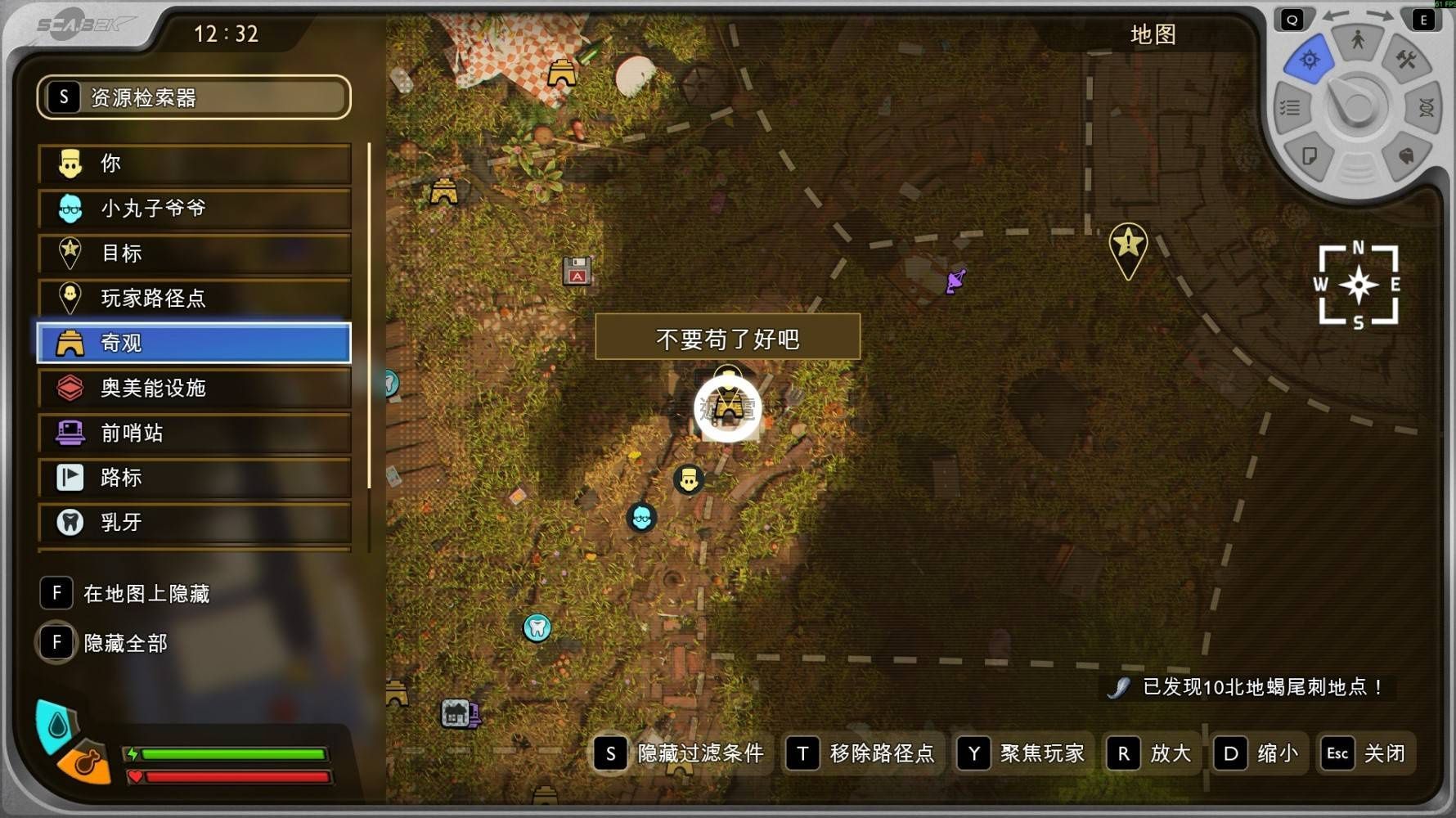
Task: Select the 小丸子爷爷 player filter
Action: [x=194, y=209]
